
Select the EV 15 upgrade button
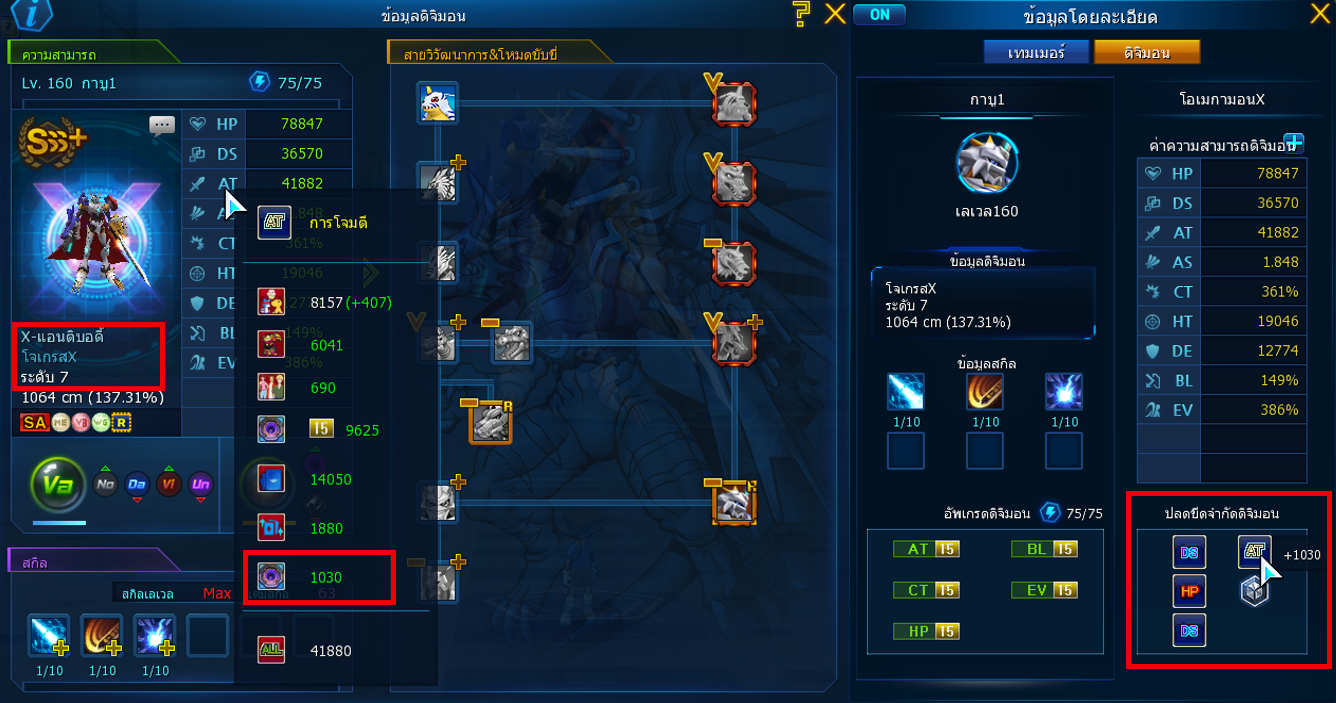point(1044,590)
